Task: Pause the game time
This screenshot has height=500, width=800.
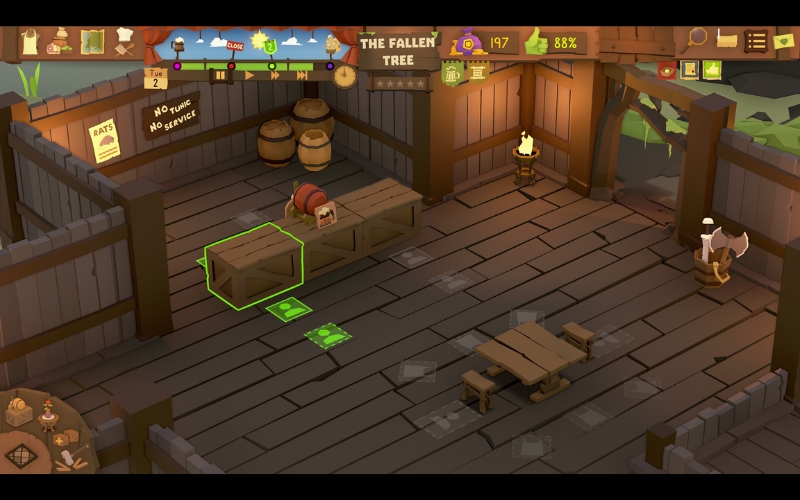Action: tap(220, 75)
